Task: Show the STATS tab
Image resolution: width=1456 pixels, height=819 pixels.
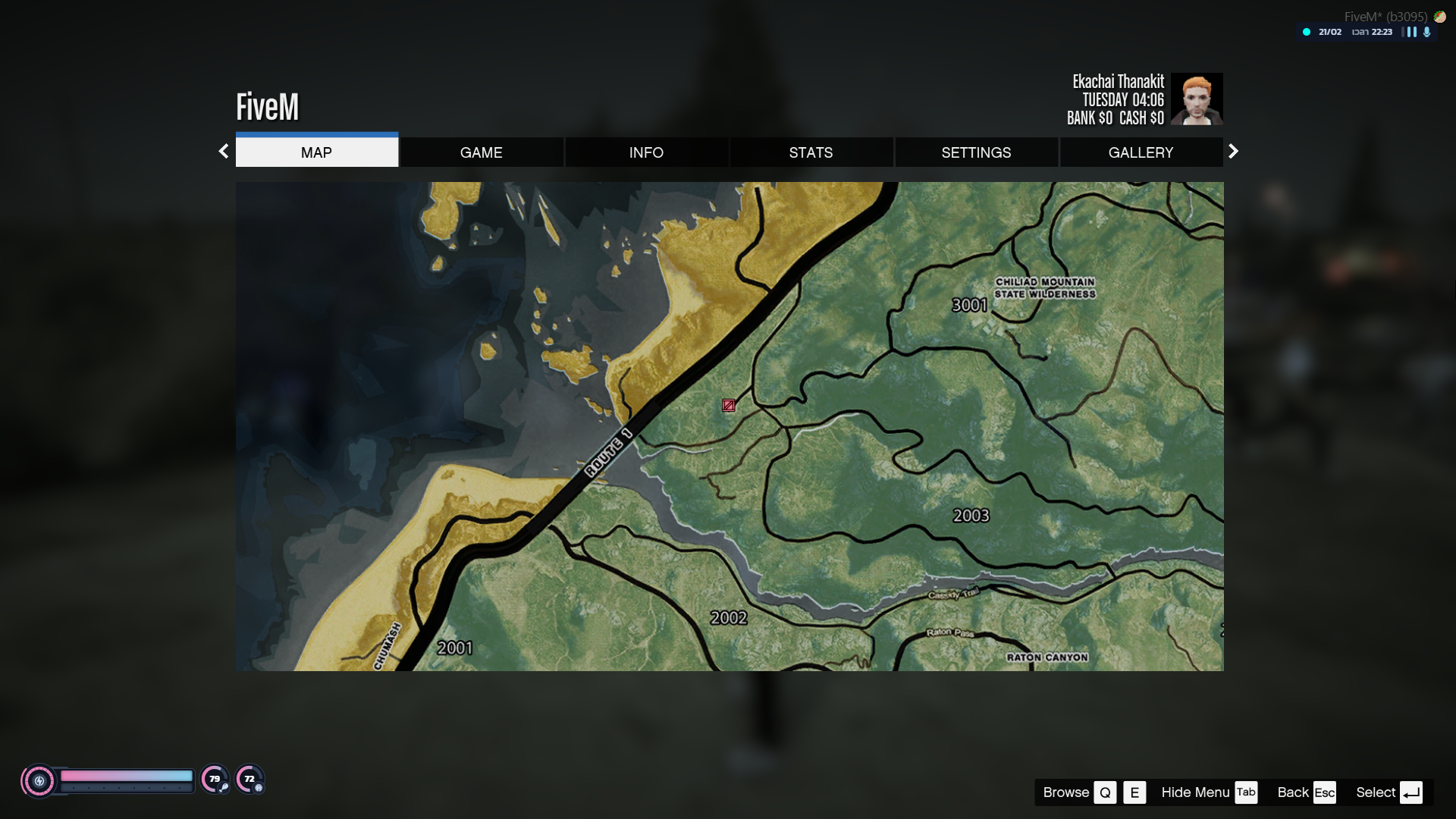Action: (x=811, y=152)
